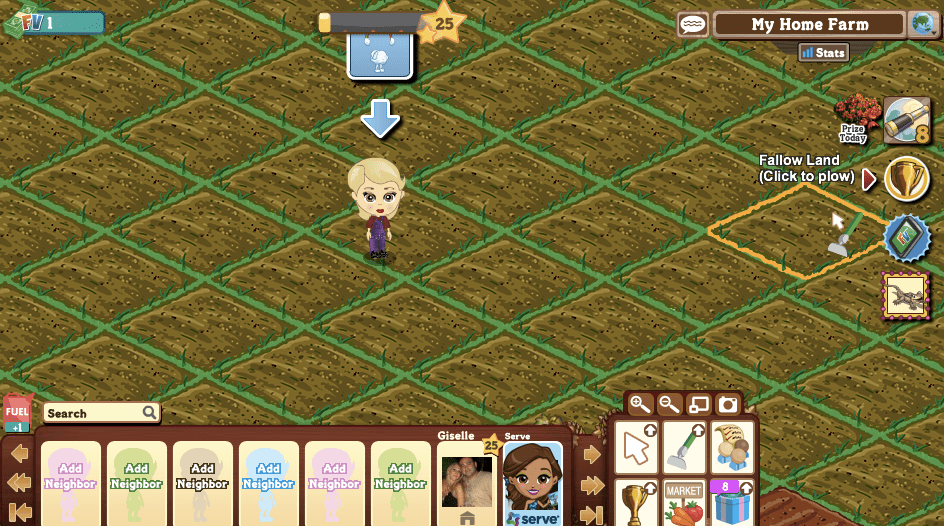
Task: Select the plow hoe tool
Action: point(684,447)
